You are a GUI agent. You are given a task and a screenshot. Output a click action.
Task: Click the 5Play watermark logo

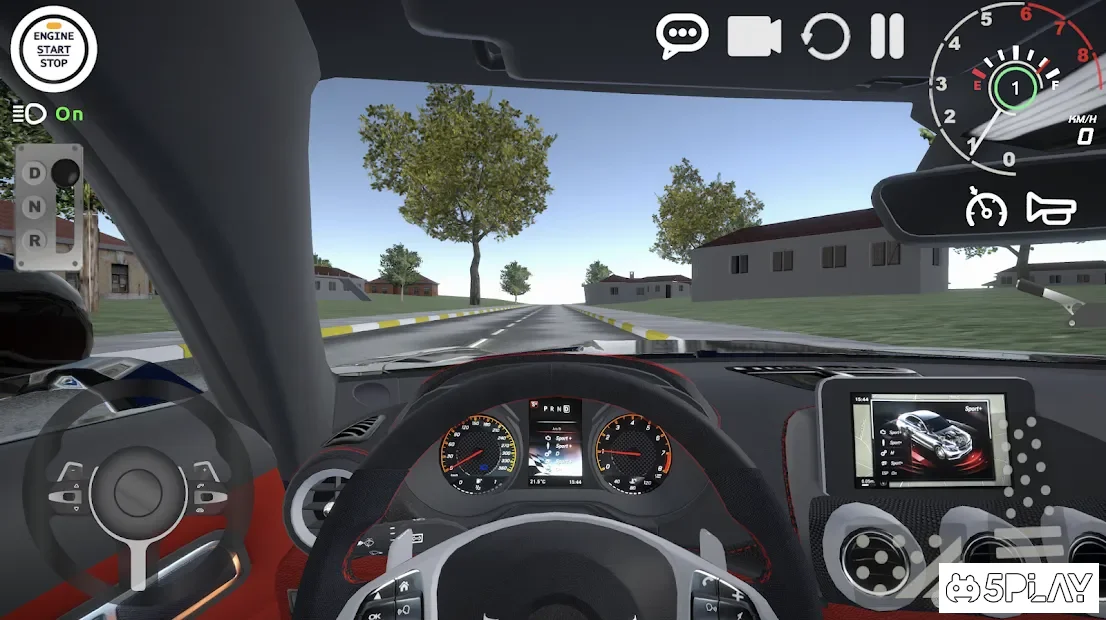click(x=1019, y=589)
